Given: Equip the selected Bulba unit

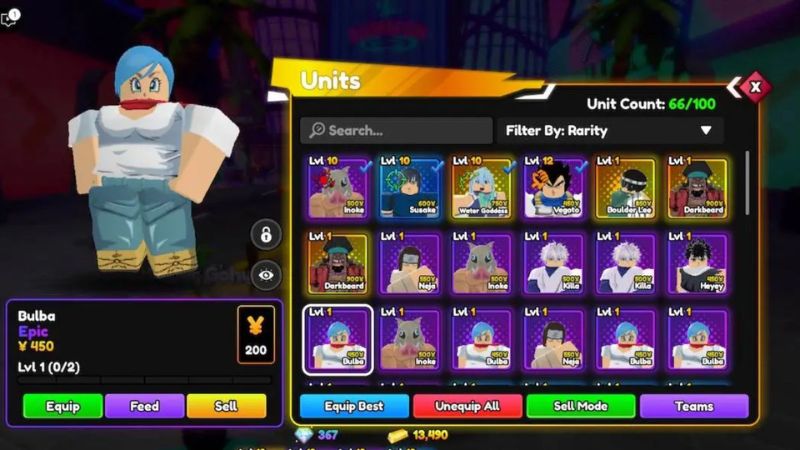Looking at the screenshot, I should (x=62, y=405).
